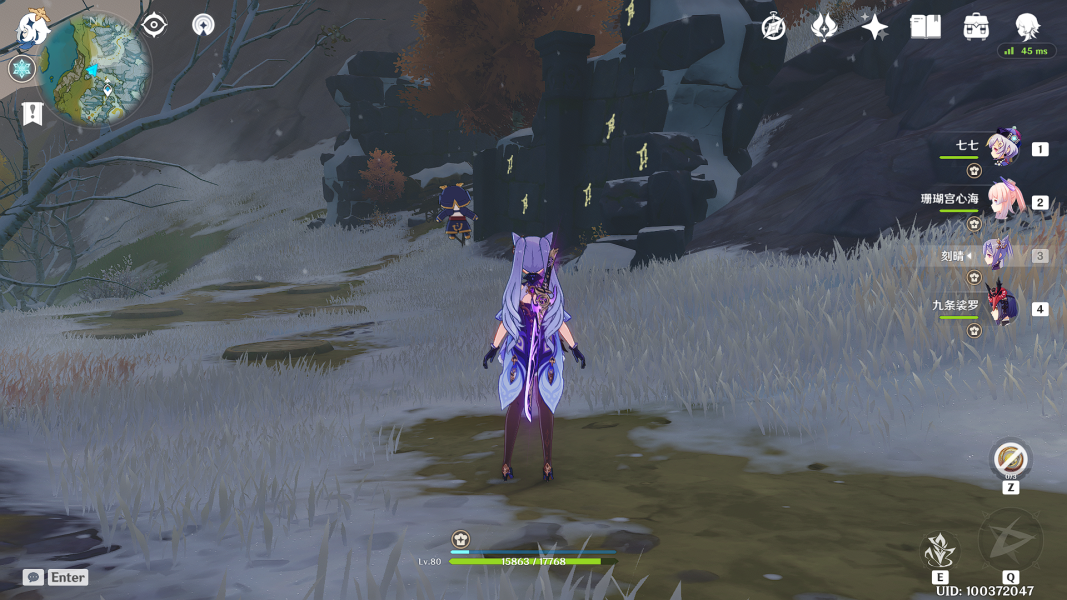Open the Paimon main menu
This screenshot has height=600, width=1067.
tap(32, 30)
